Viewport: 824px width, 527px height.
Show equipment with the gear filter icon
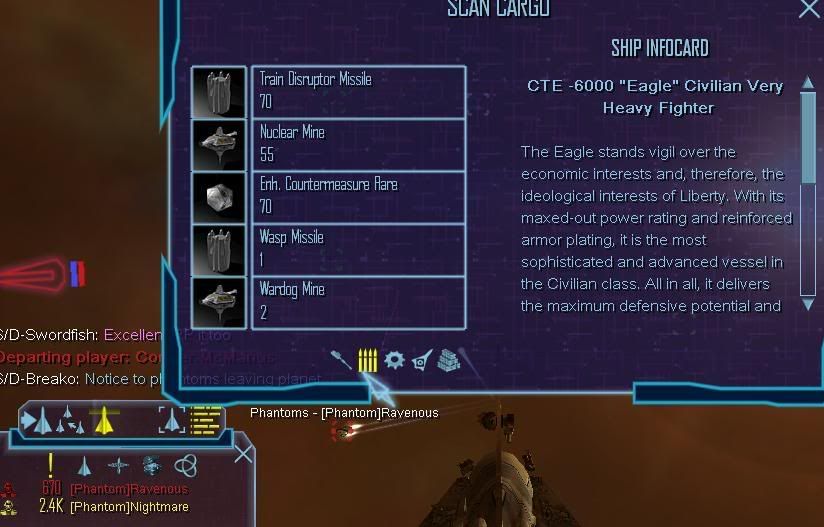coord(394,360)
